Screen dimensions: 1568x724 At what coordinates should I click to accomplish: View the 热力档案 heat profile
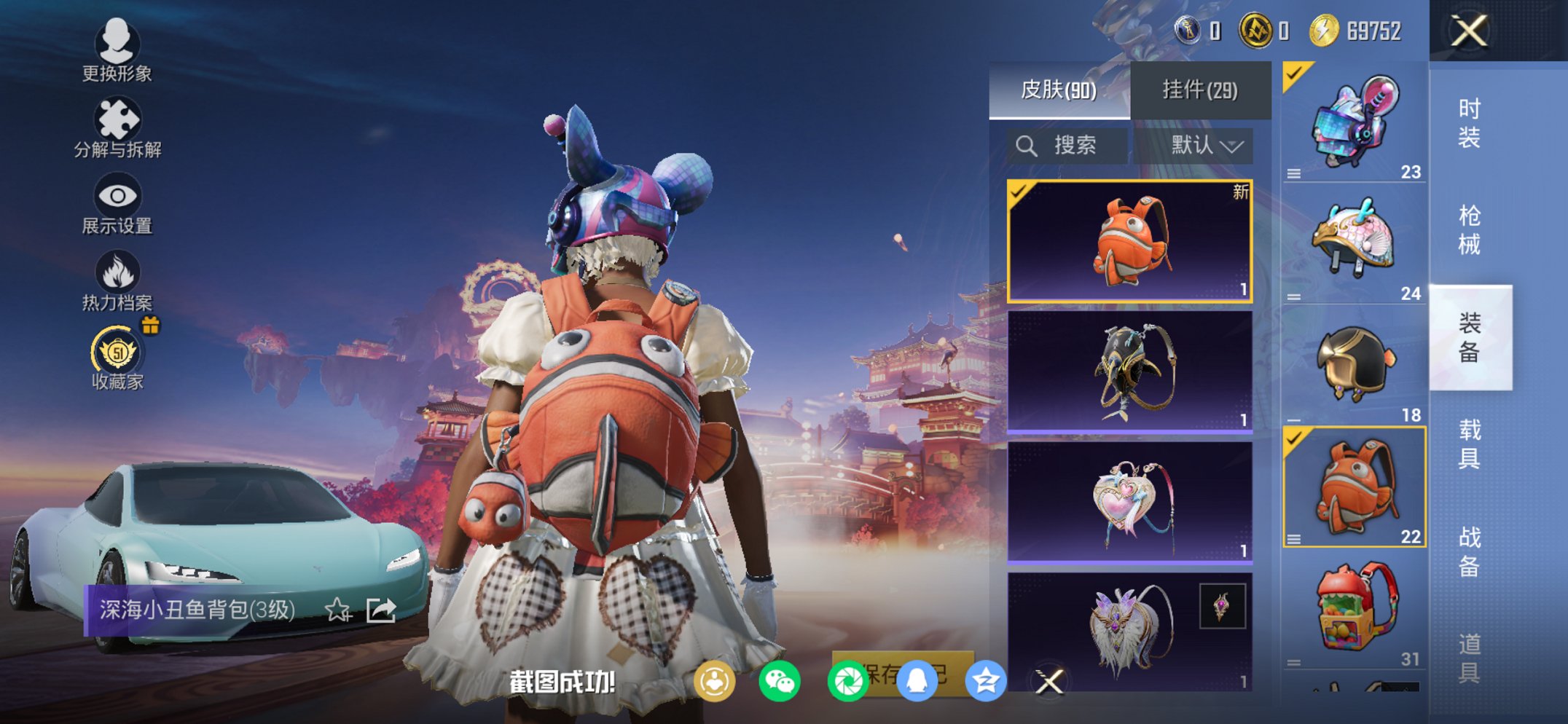(117, 280)
